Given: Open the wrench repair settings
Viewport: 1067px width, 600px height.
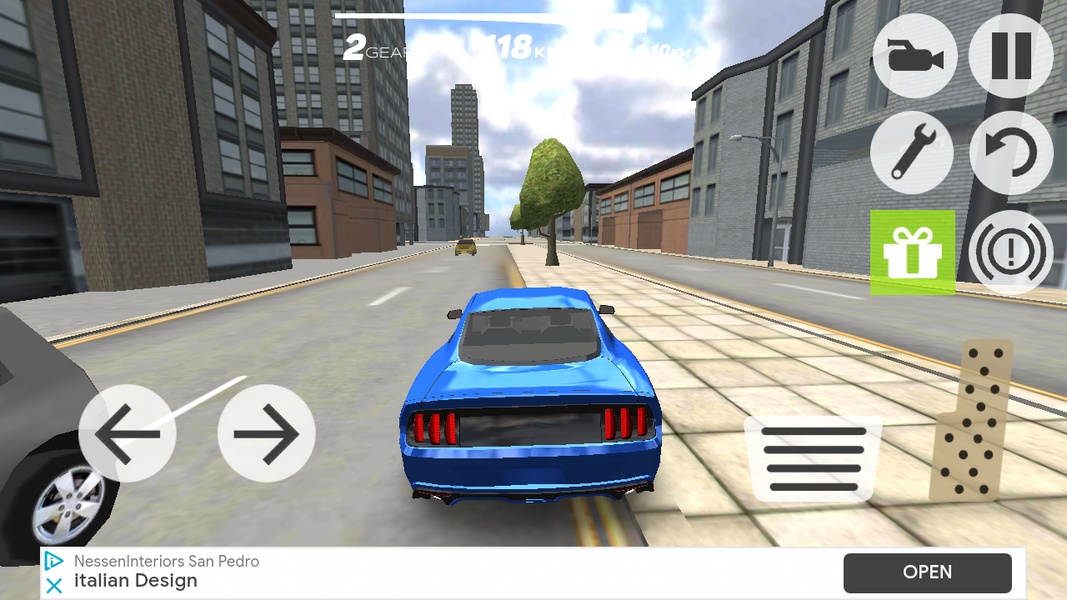Looking at the screenshot, I should click(x=911, y=152).
